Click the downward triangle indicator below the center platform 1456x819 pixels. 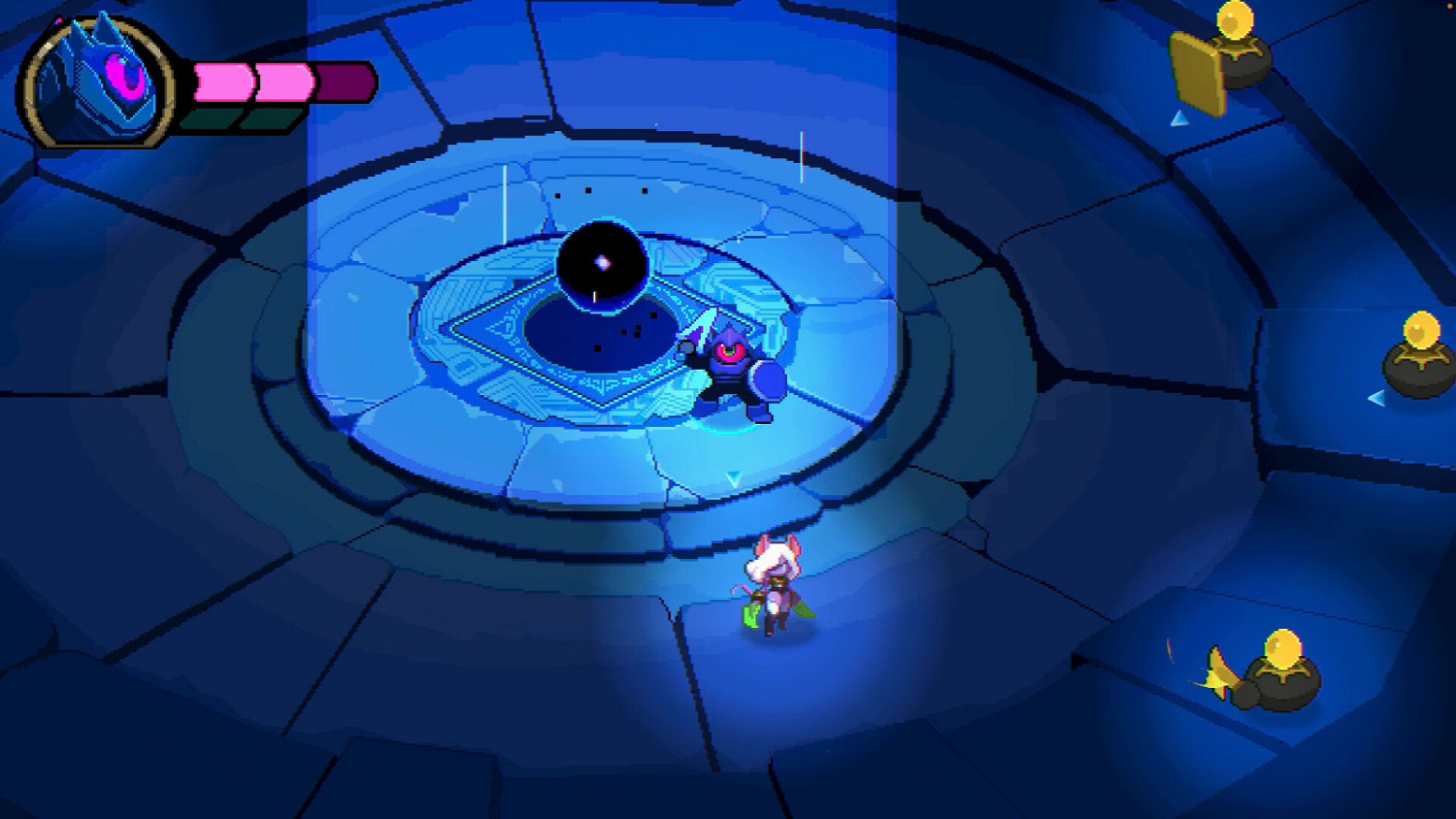point(736,475)
